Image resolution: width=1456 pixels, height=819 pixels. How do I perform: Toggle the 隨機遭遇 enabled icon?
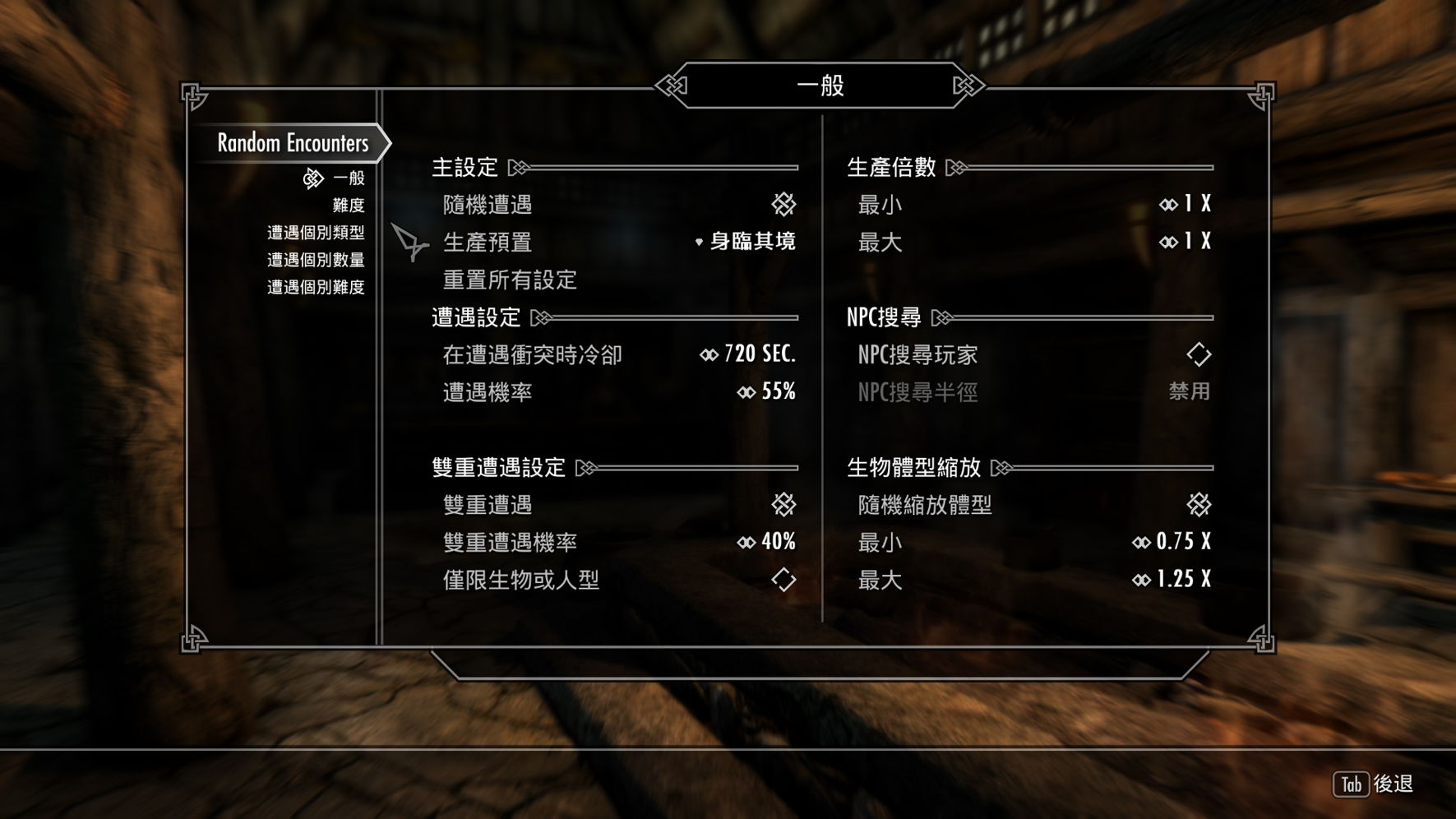tap(782, 205)
